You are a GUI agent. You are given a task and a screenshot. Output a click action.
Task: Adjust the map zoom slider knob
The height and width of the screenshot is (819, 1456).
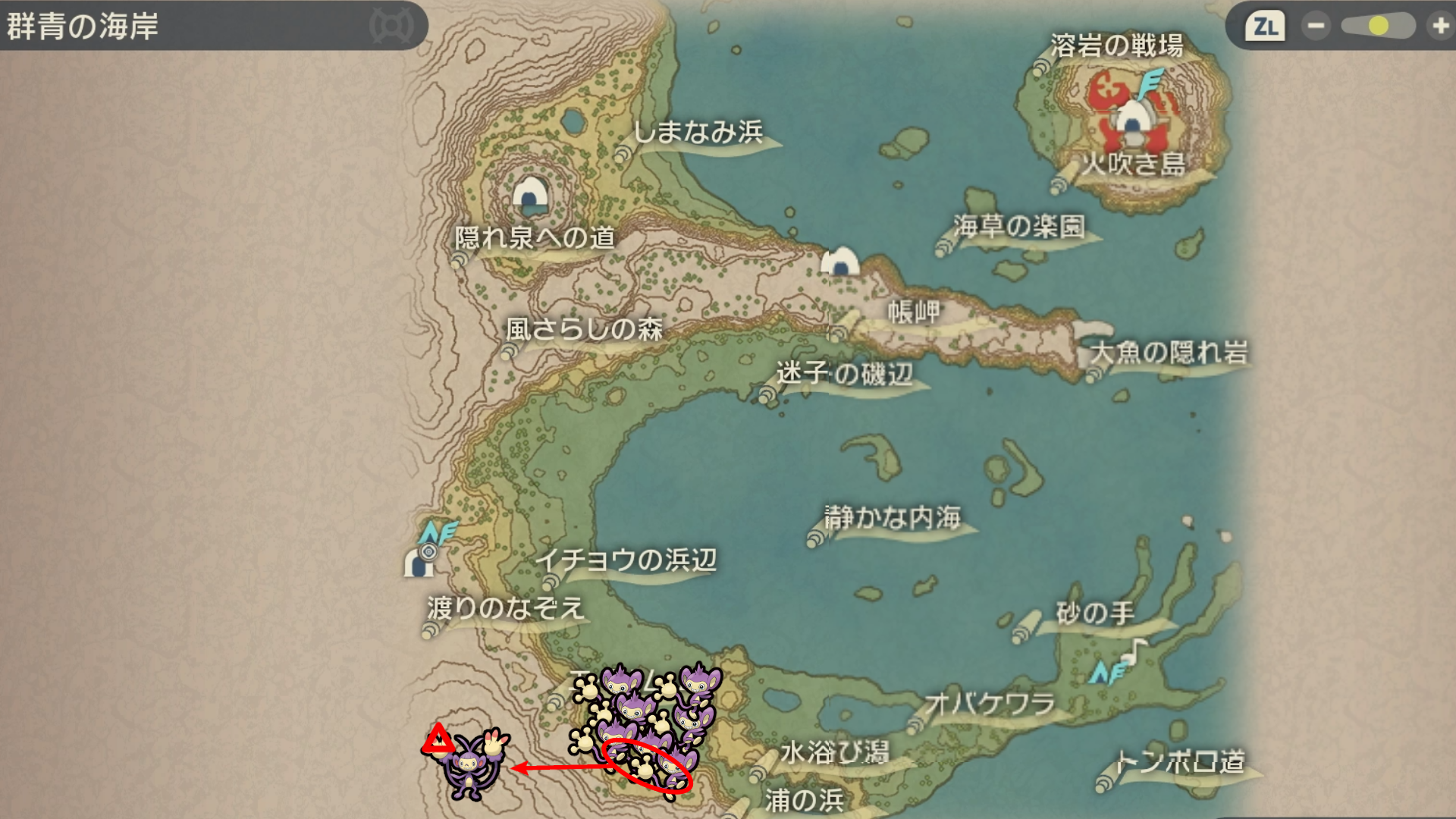click(1378, 27)
